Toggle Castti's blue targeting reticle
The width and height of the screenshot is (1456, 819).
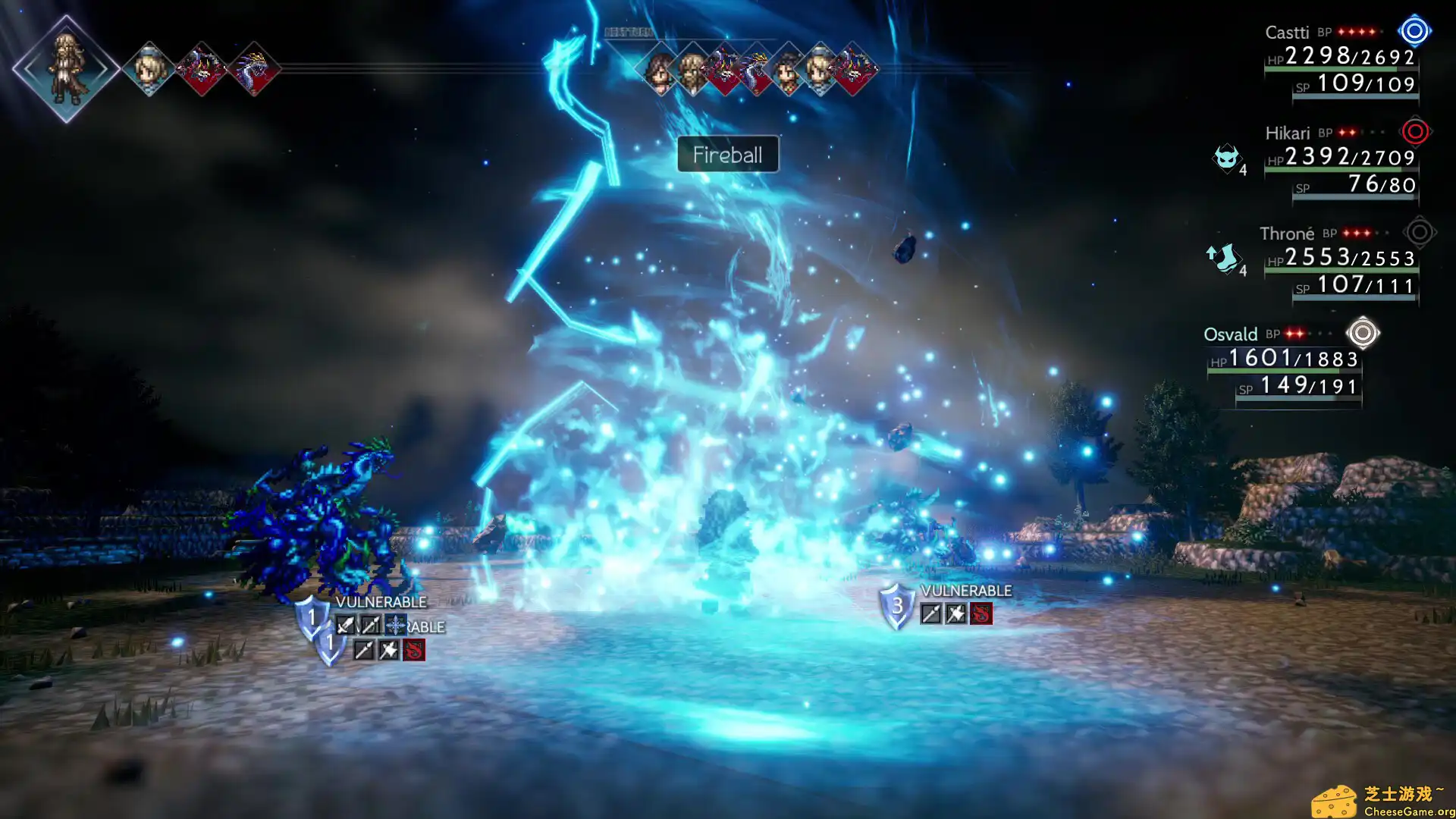tap(1413, 31)
